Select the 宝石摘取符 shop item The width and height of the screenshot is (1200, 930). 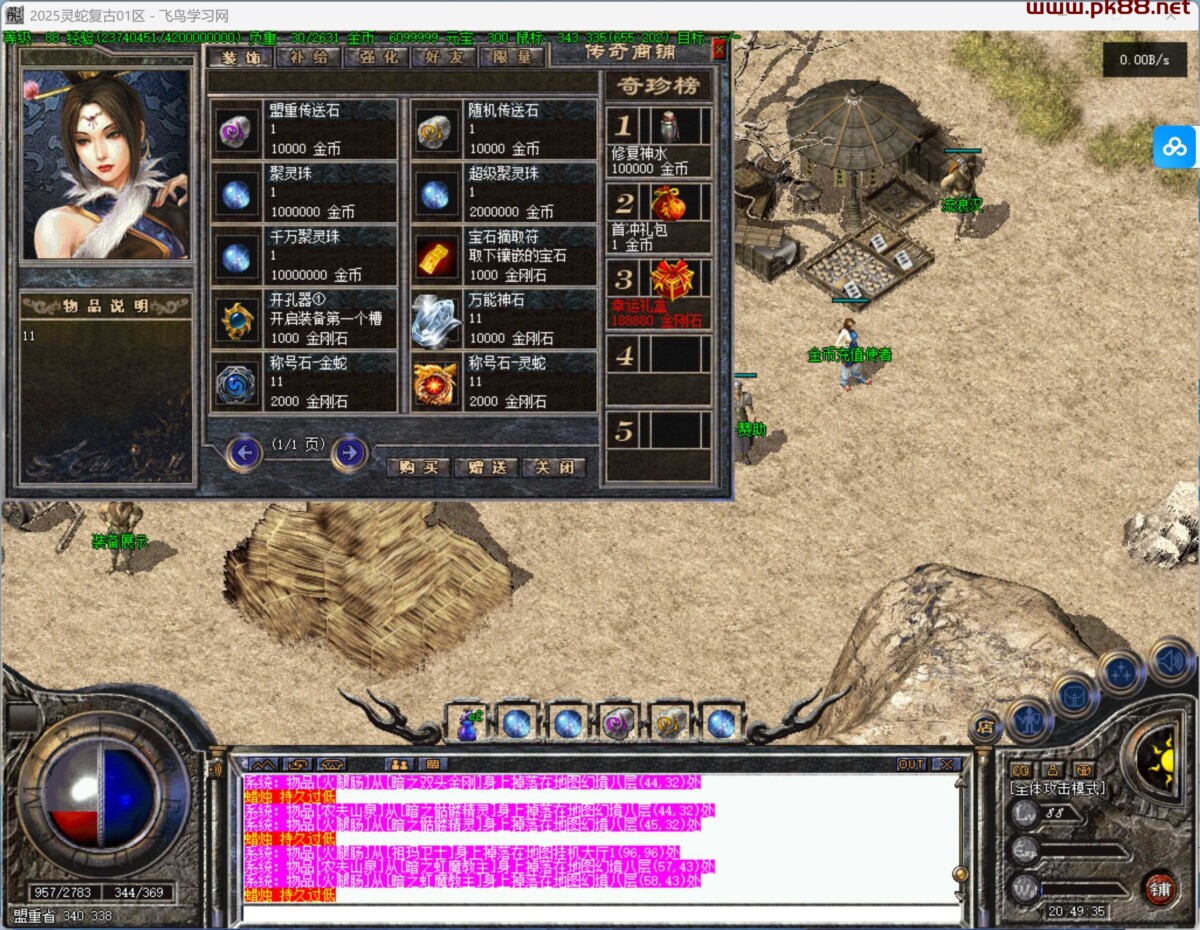[504, 255]
